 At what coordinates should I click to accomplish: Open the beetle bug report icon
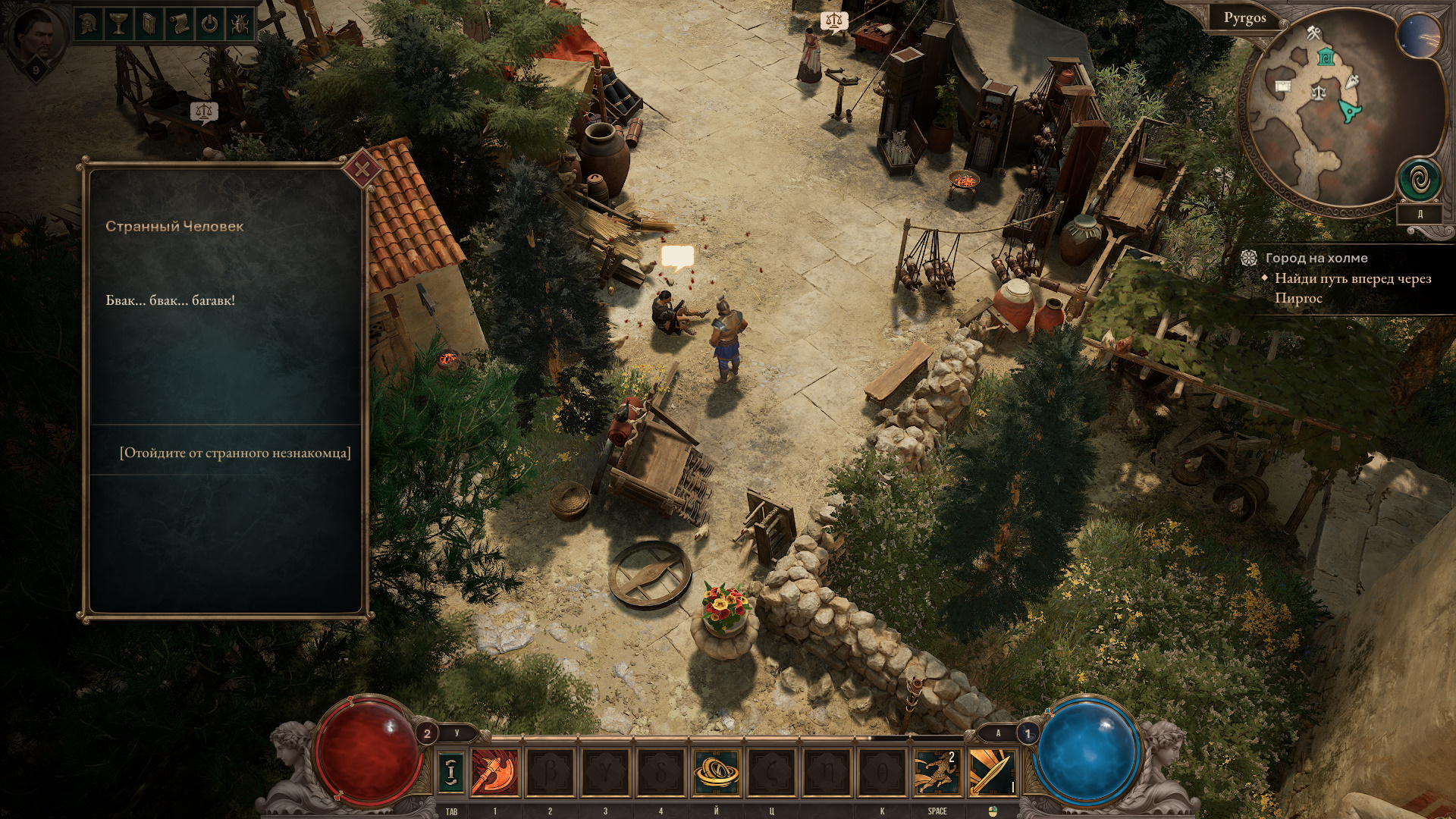(x=239, y=24)
